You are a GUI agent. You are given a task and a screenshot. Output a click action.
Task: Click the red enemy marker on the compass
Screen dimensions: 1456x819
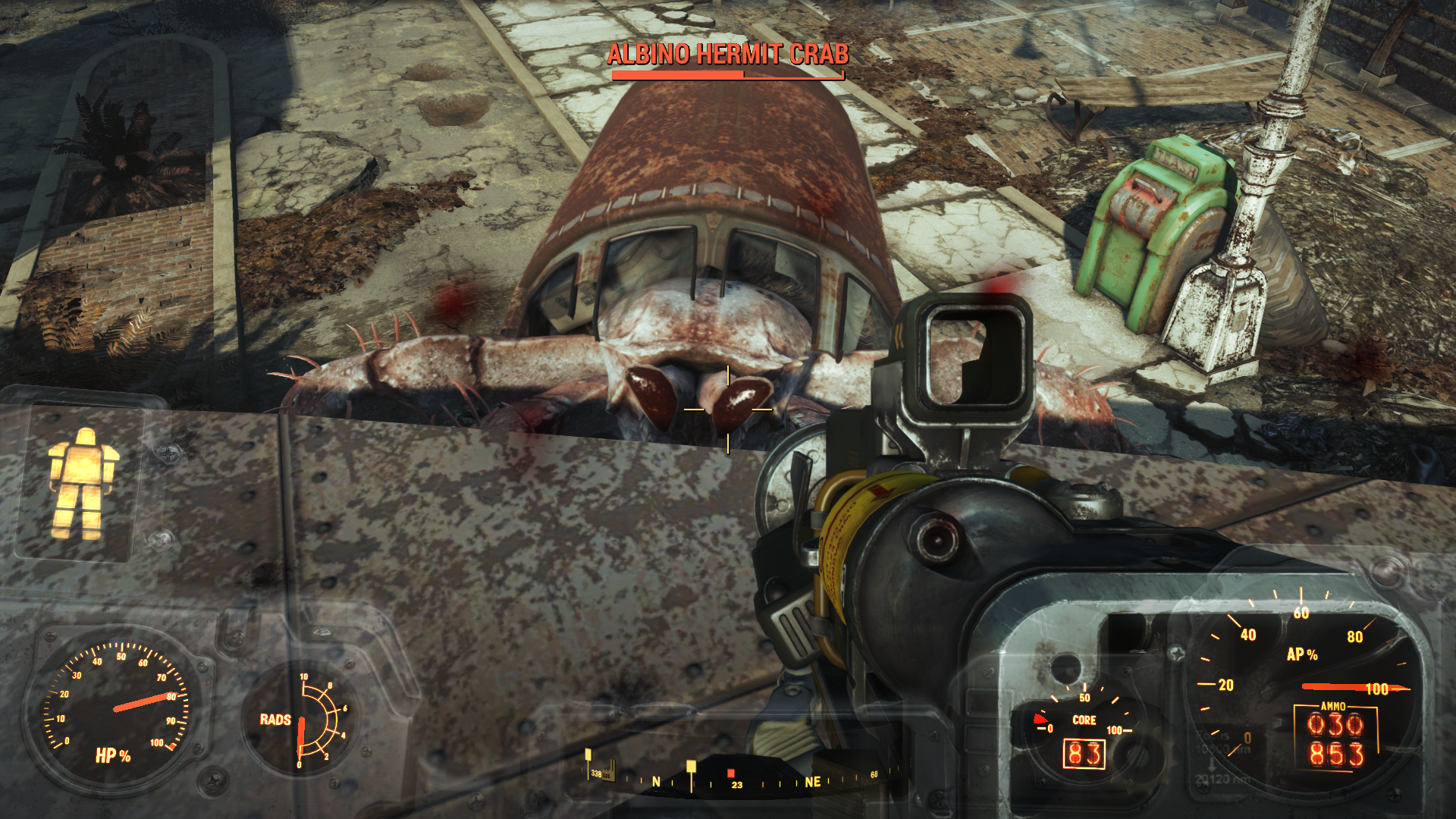[x=731, y=773]
